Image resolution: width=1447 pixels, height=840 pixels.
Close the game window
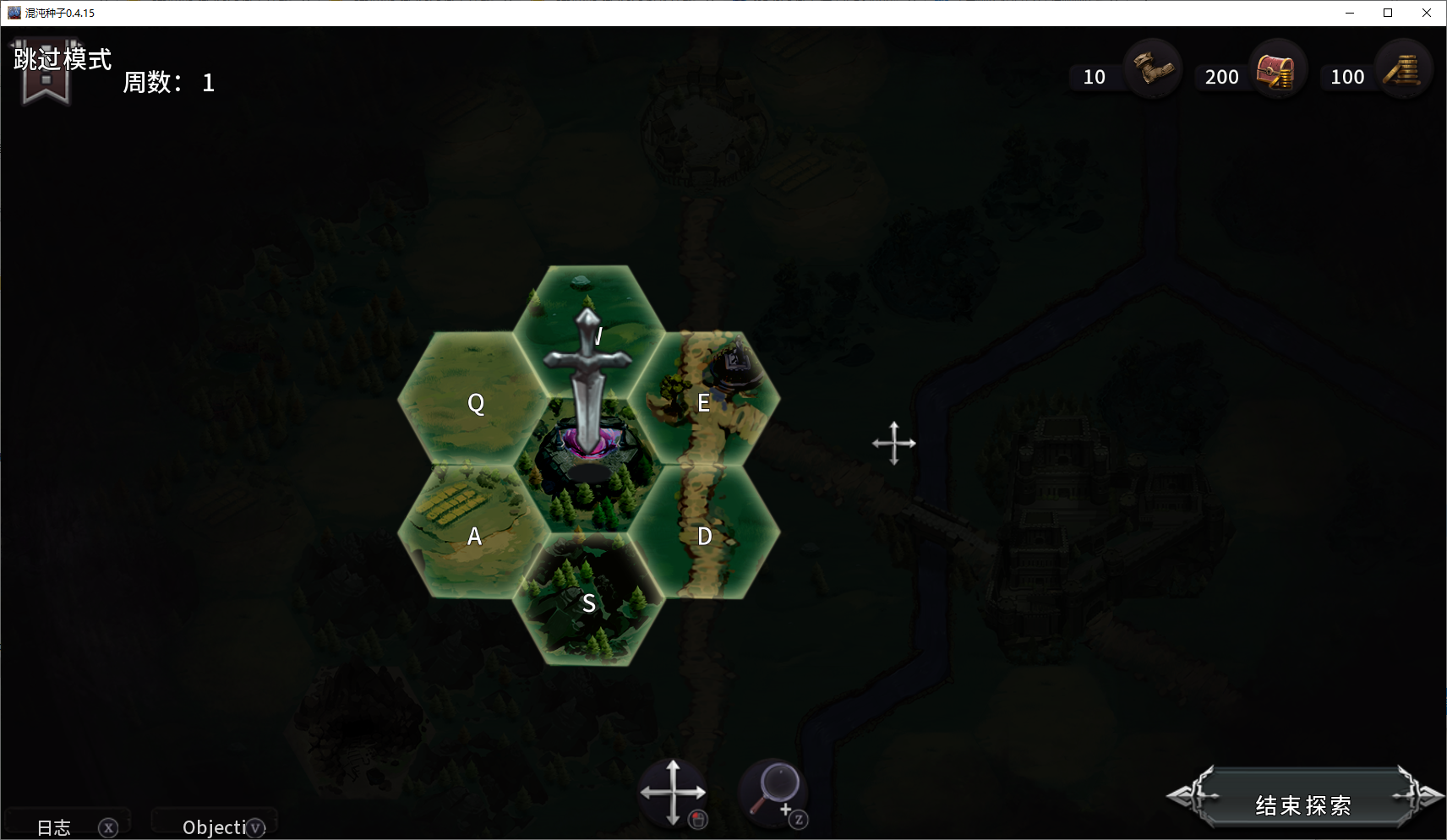[1427, 13]
